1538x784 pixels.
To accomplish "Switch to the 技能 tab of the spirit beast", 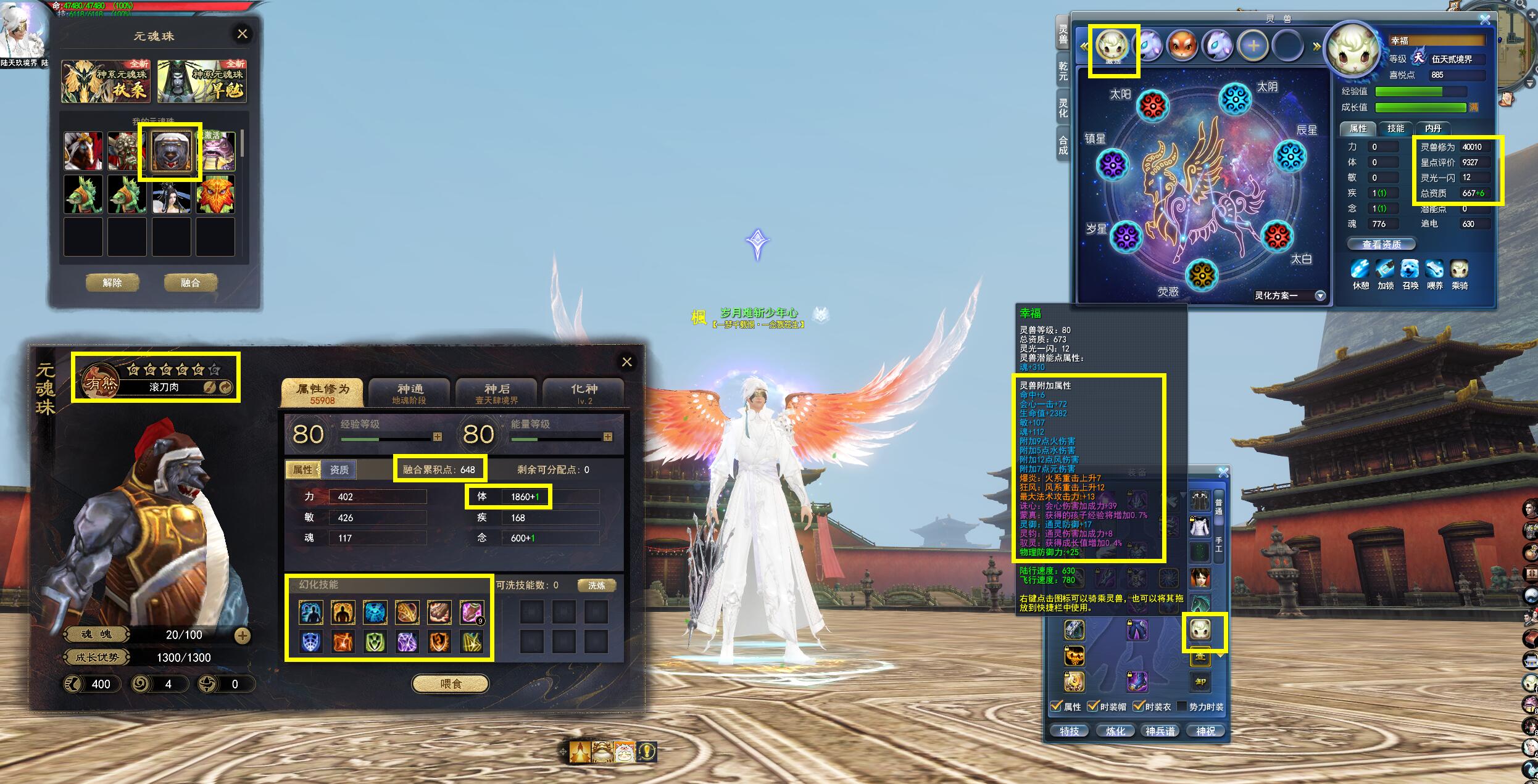I will pos(1395,128).
